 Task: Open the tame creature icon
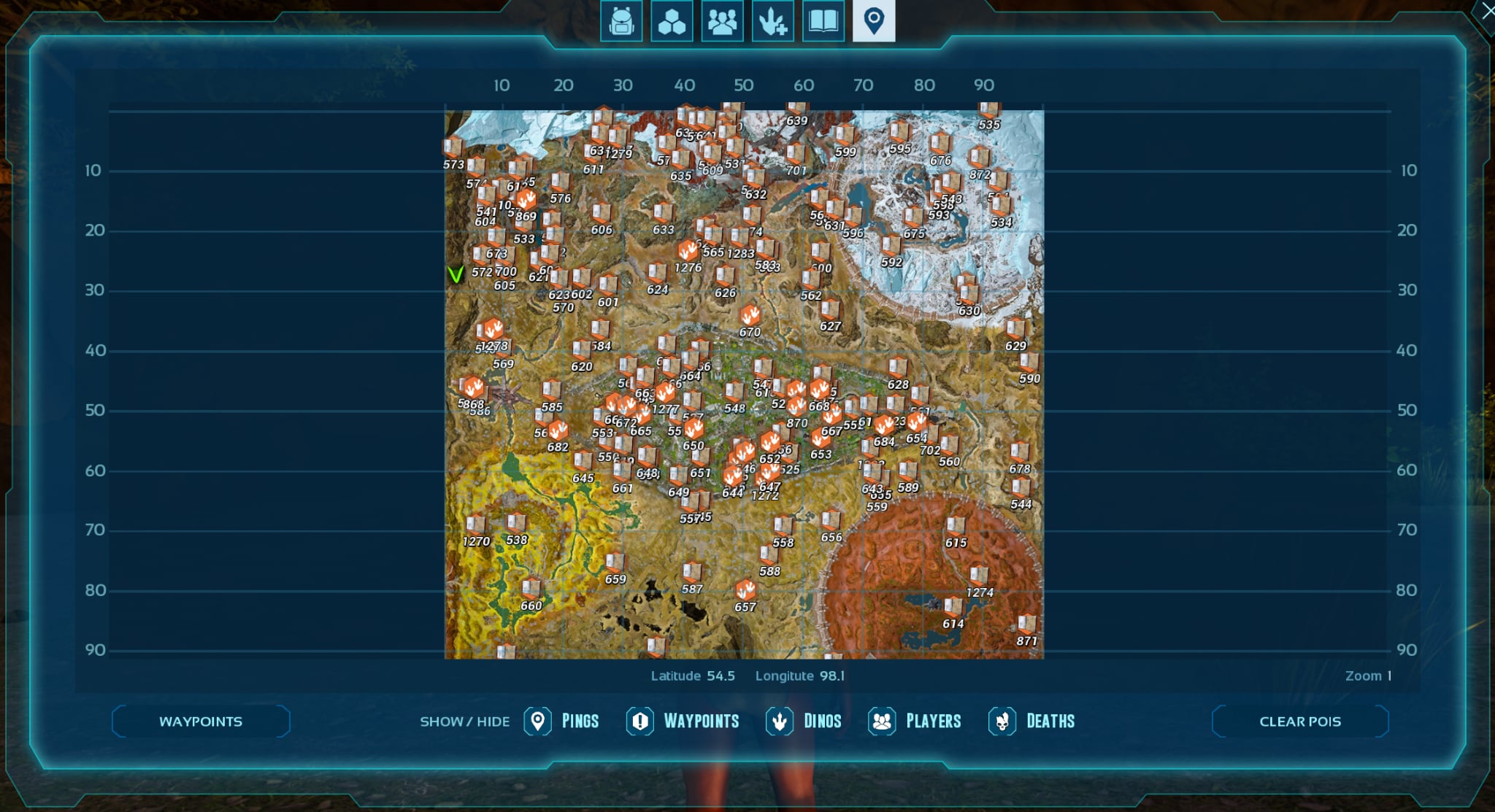tap(773, 21)
